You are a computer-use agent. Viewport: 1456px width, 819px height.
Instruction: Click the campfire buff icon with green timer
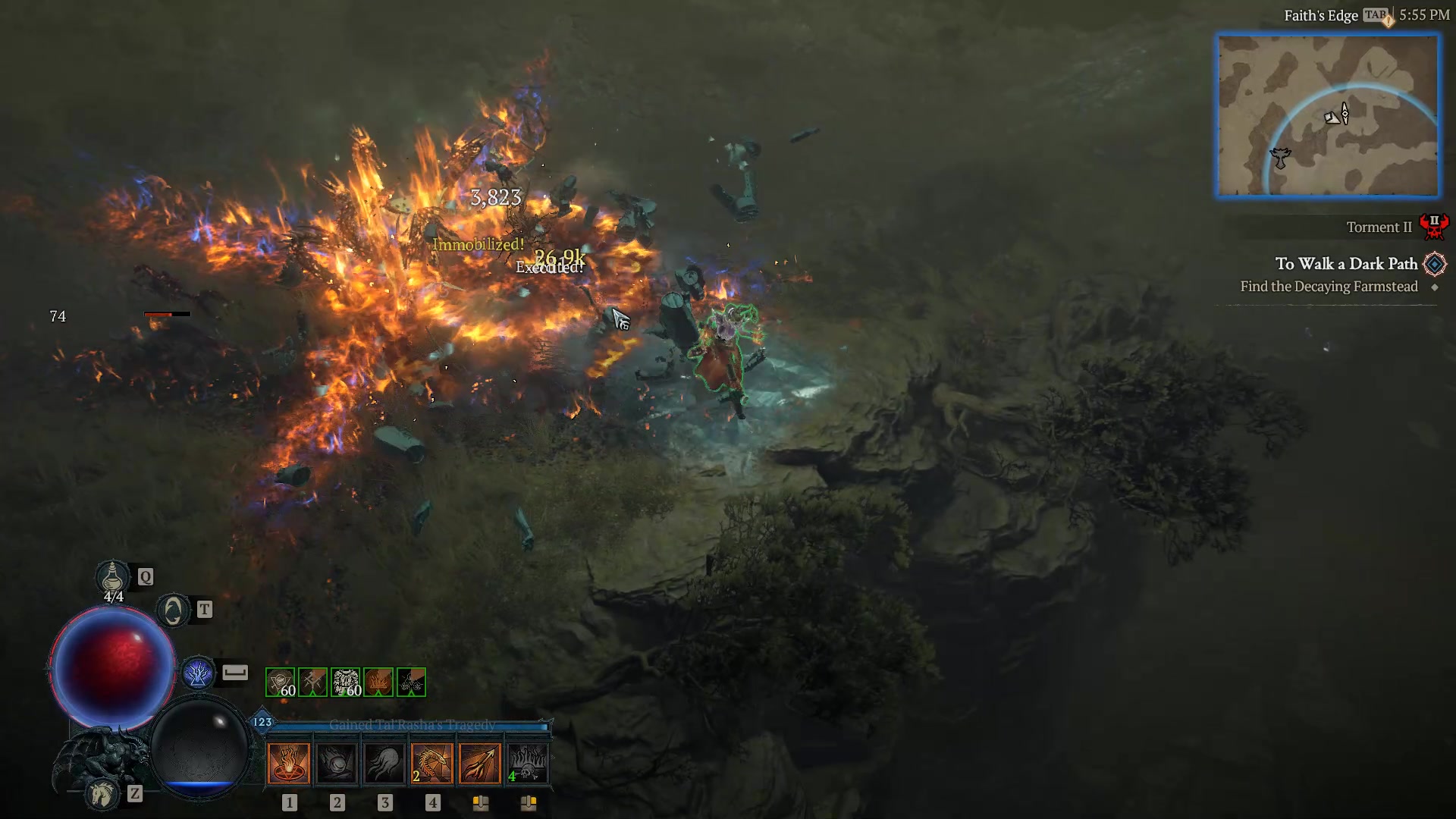(377, 682)
